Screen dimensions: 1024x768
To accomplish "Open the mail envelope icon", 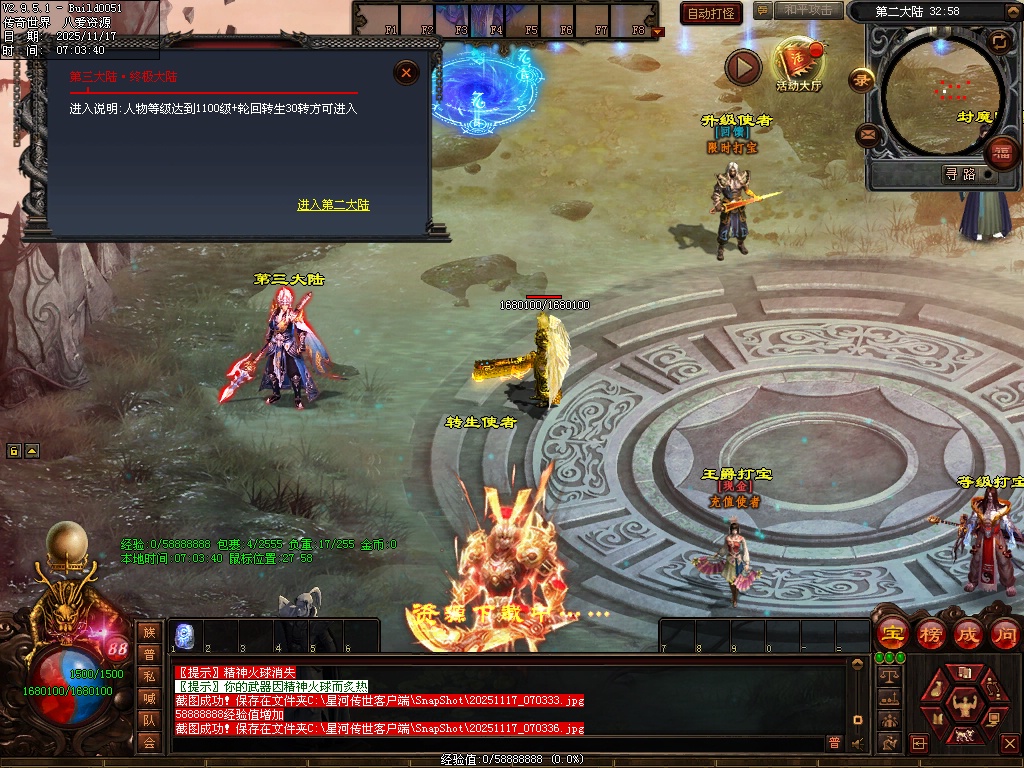I will point(867,134).
